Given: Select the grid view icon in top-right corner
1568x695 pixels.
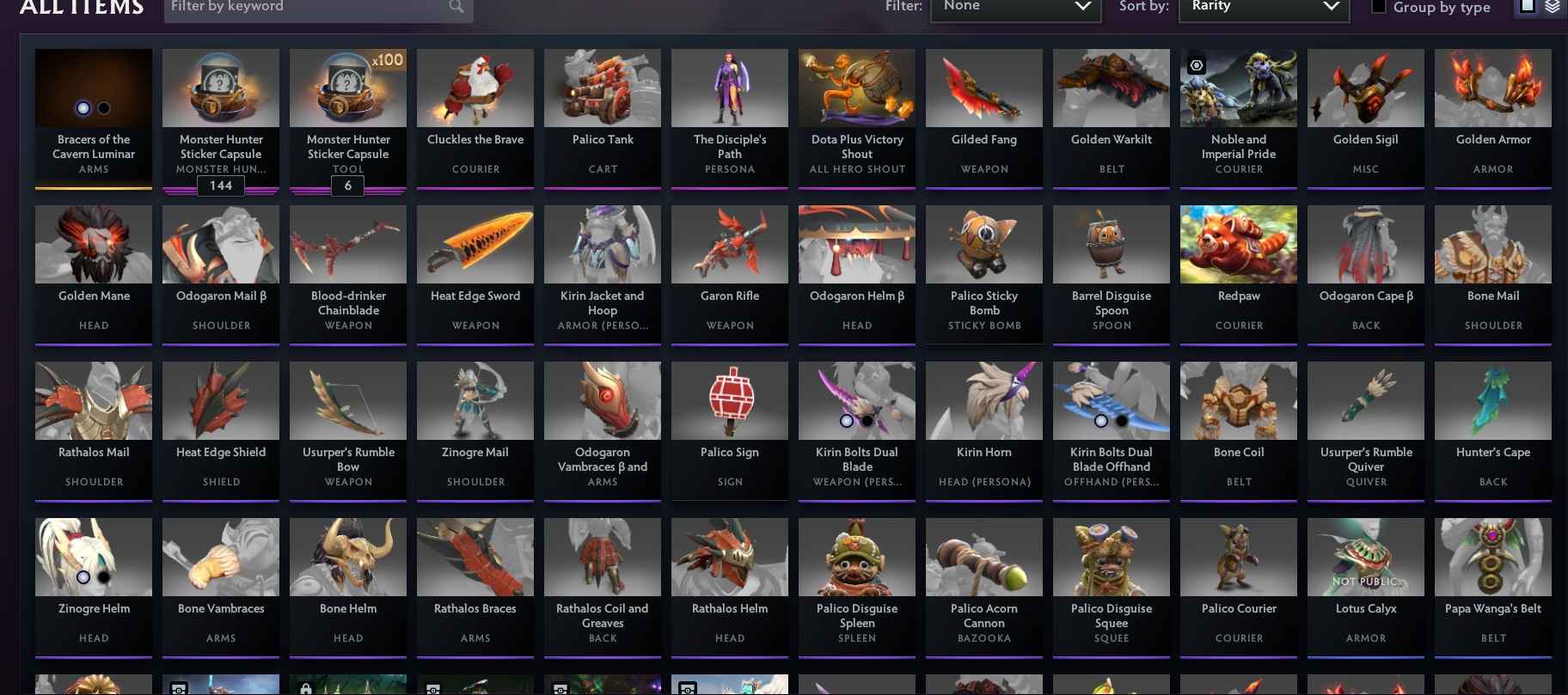Looking at the screenshot, I should 1526,5.
